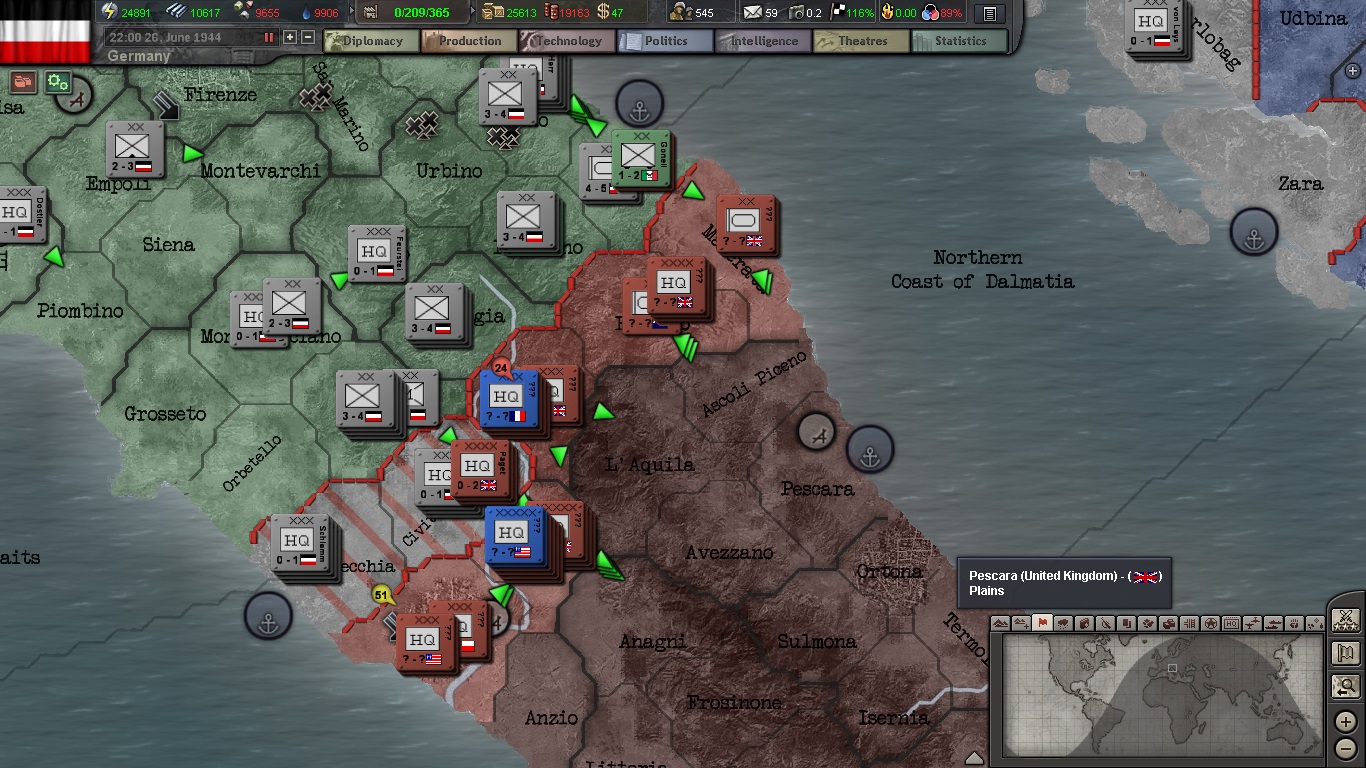Viewport: 1366px width, 768px height.
Task: Click the airbase icon near L'Aquila
Action: coord(815,434)
